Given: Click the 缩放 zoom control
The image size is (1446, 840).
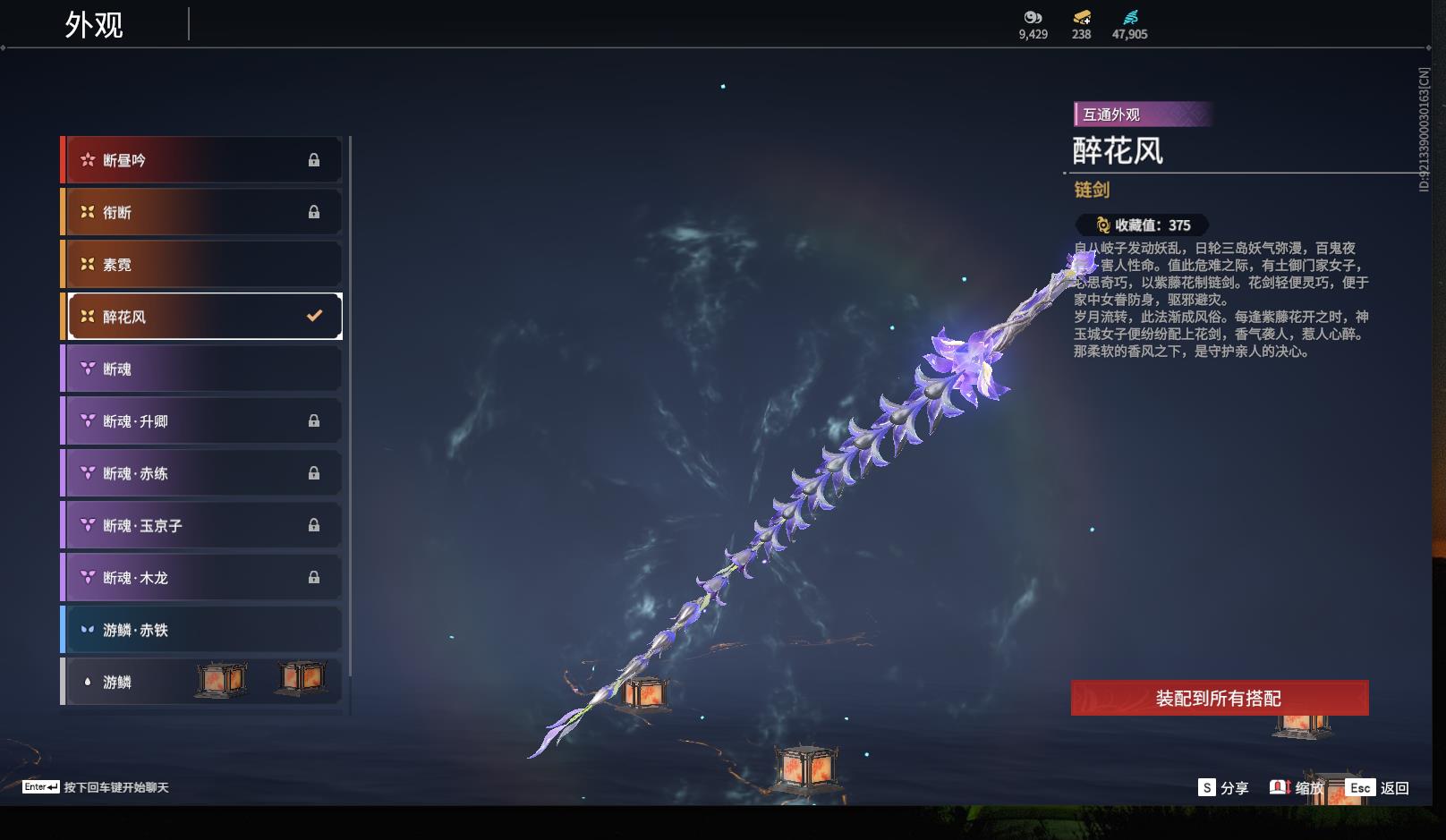Looking at the screenshot, I should click(1297, 787).
